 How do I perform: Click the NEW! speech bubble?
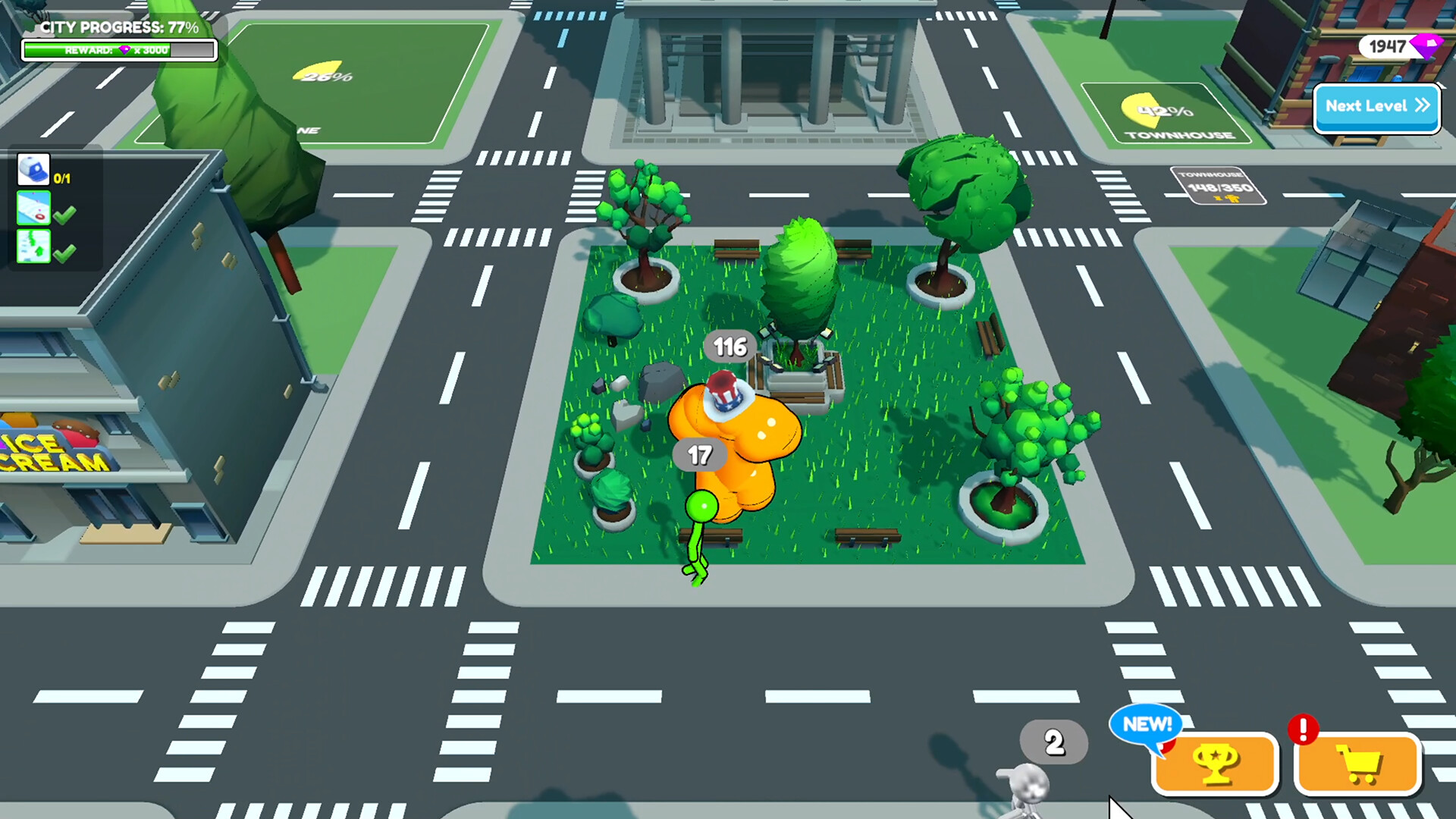pyautogui.click(x=1145, y=726)
